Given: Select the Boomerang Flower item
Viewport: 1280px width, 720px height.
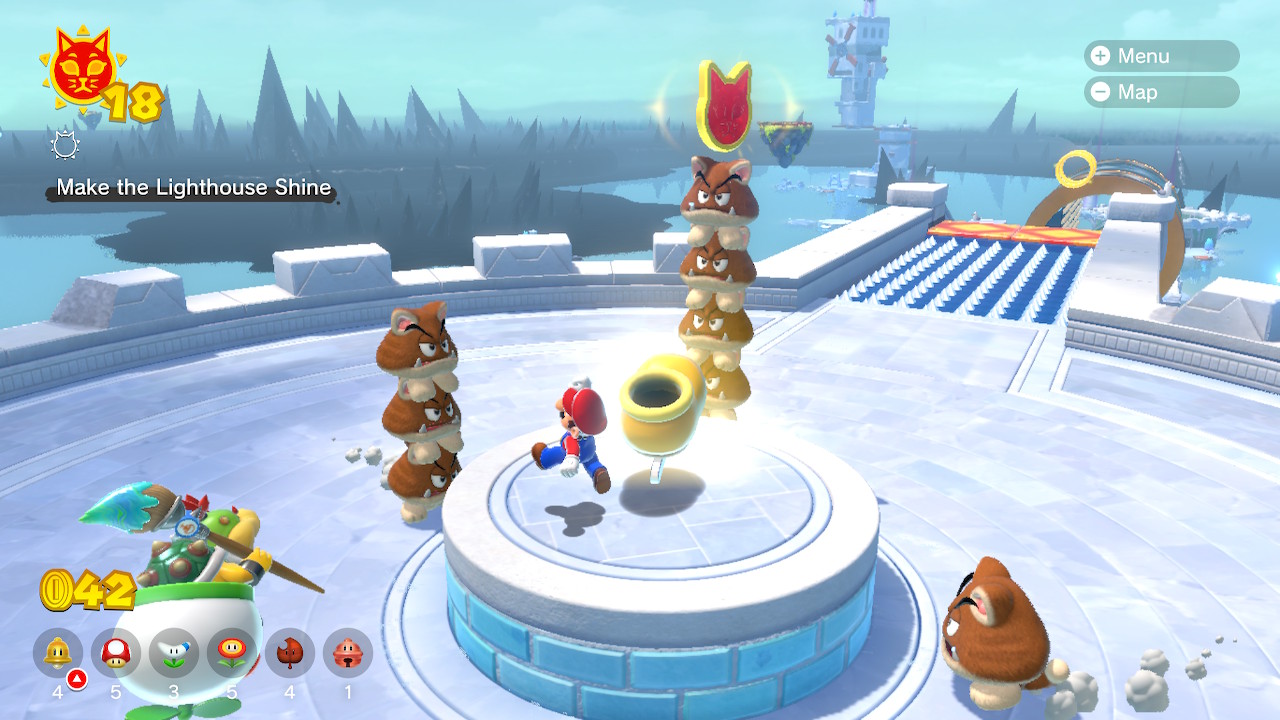Looking at the screenshot, I should (174, 653).
